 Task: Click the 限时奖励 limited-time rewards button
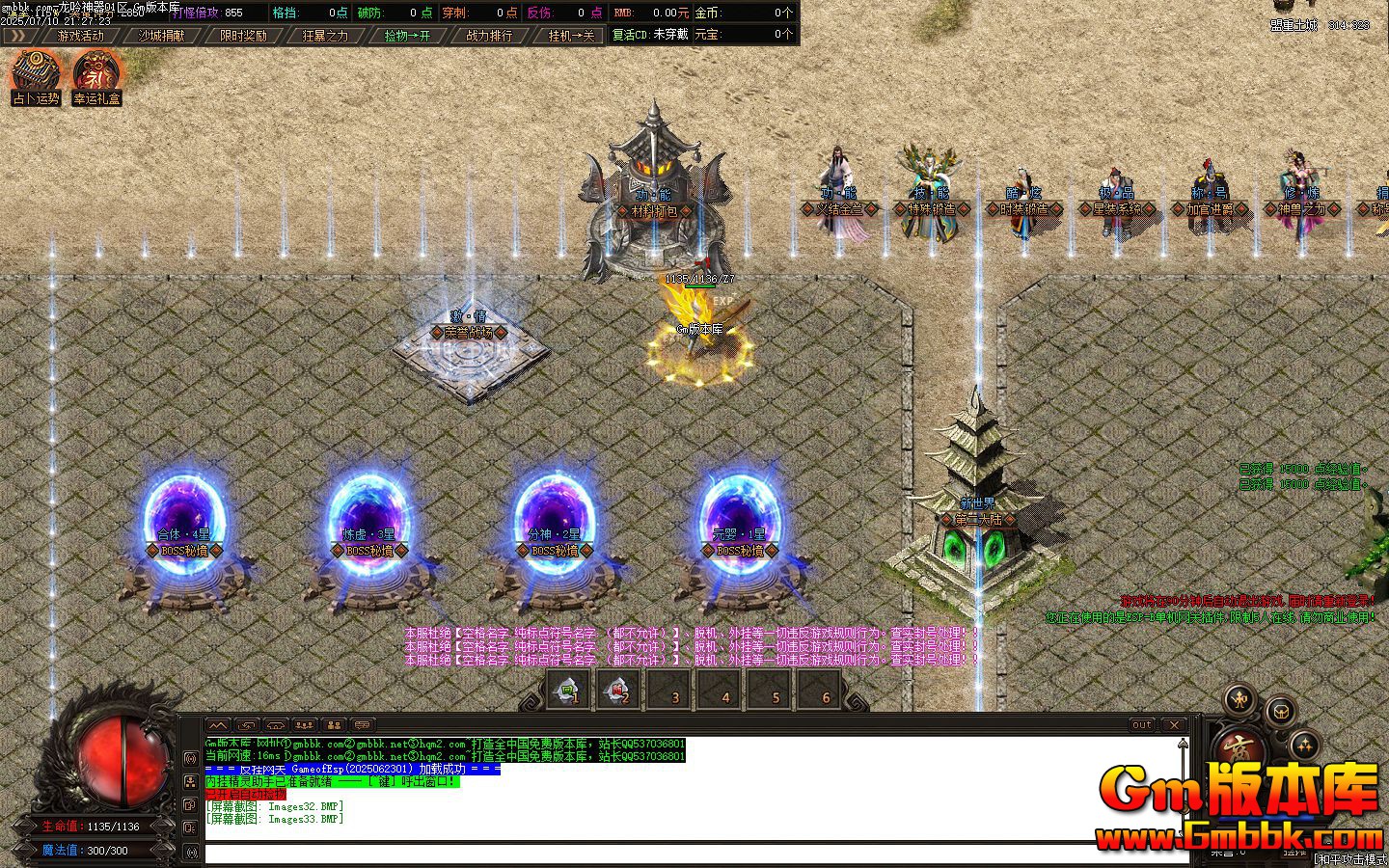pos(241,35)
